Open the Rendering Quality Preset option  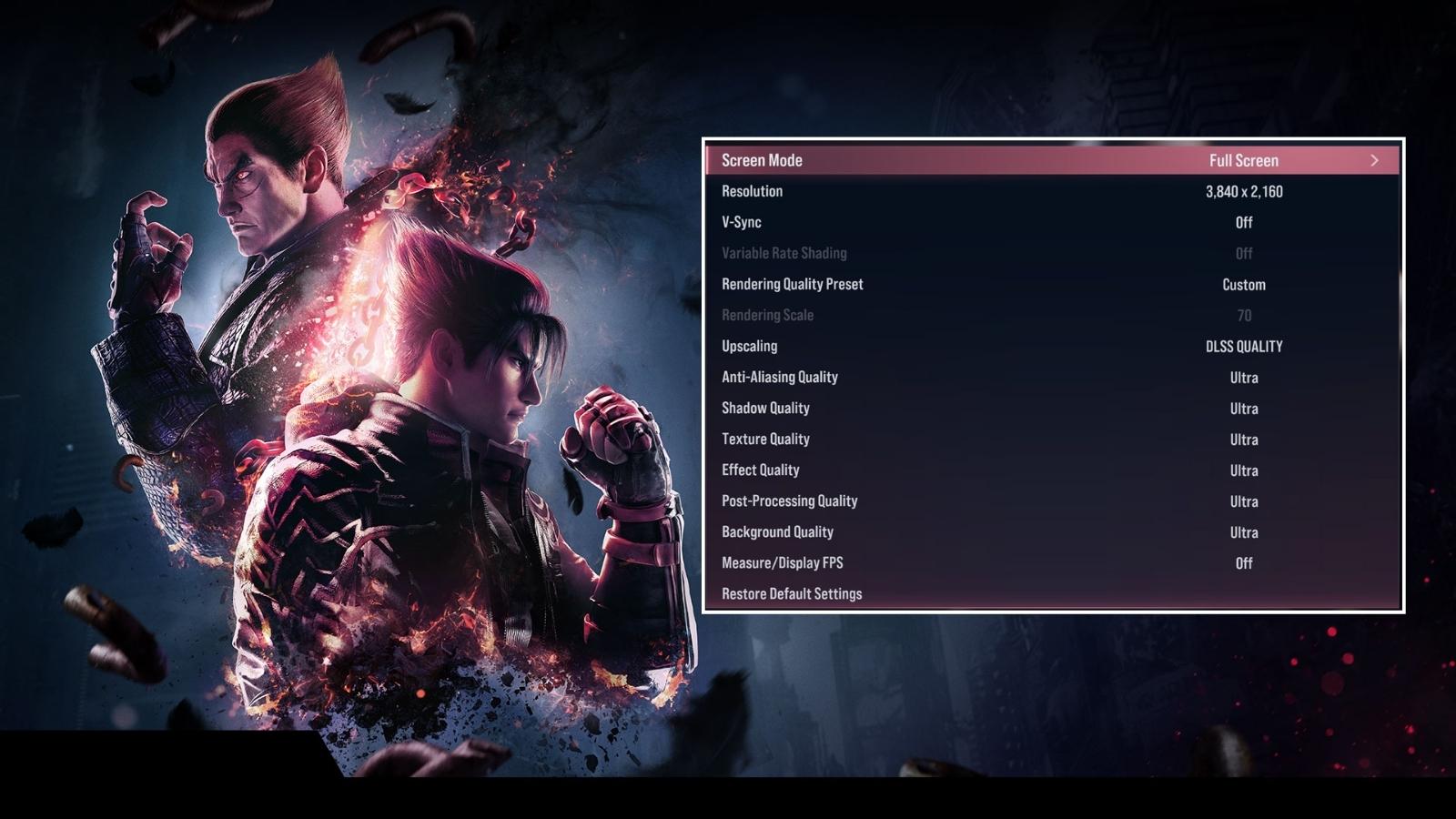tap(791, 284)
